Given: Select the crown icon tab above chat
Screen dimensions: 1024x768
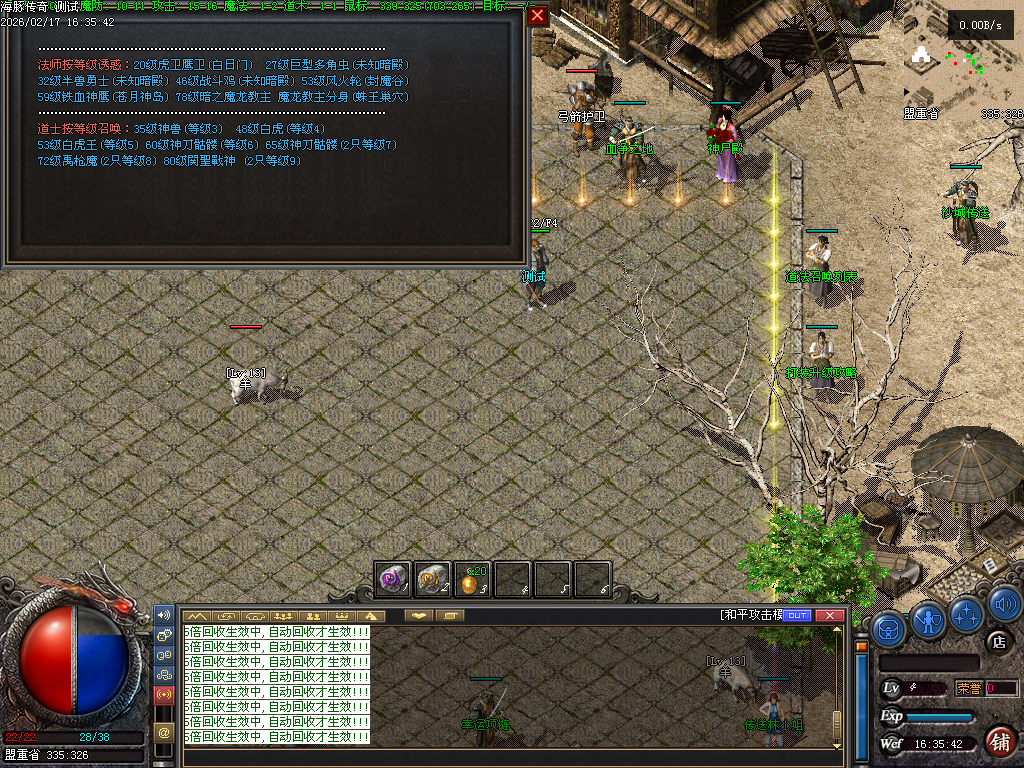Looking at the screenshot, I should 343,616.
